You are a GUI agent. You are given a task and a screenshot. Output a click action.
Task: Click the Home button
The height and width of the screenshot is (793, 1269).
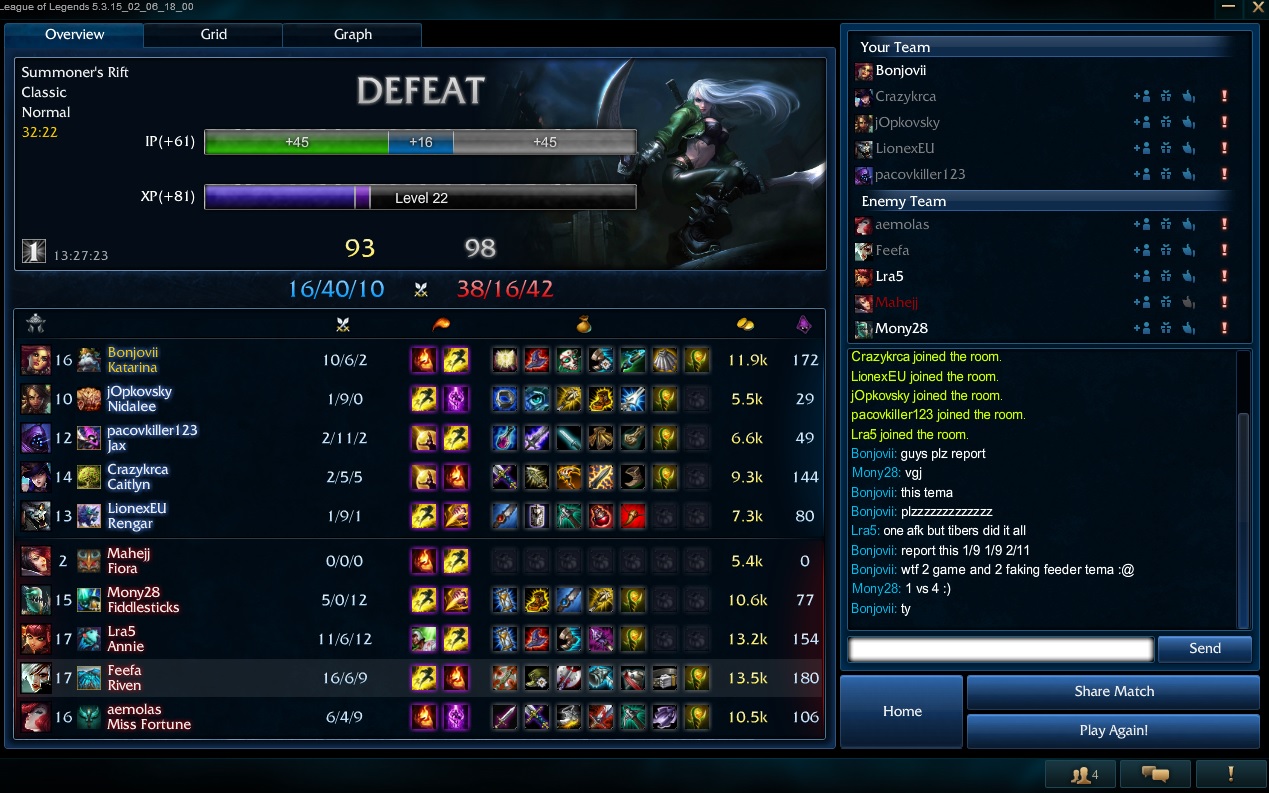tap(901, 711)
